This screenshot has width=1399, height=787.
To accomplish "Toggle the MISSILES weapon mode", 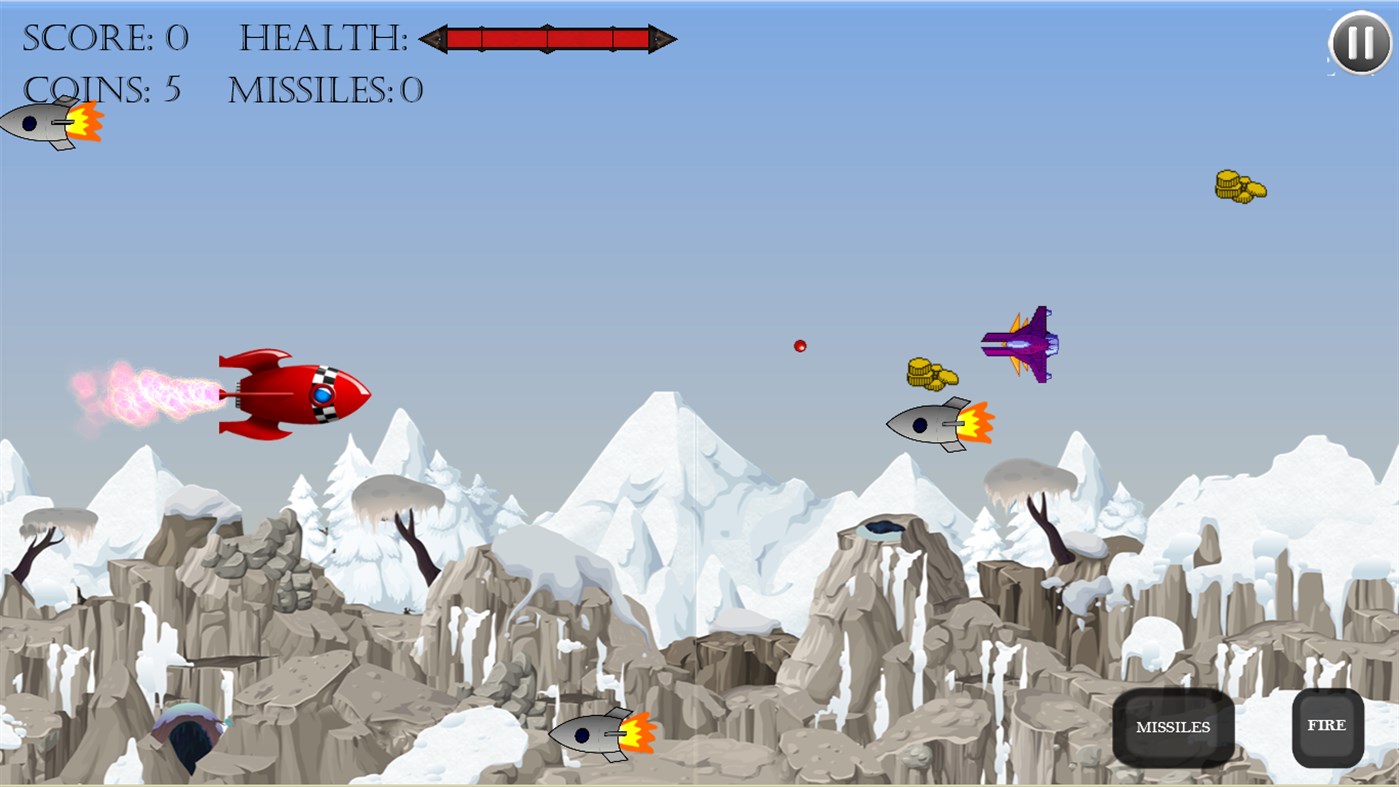I will 1171,726.
